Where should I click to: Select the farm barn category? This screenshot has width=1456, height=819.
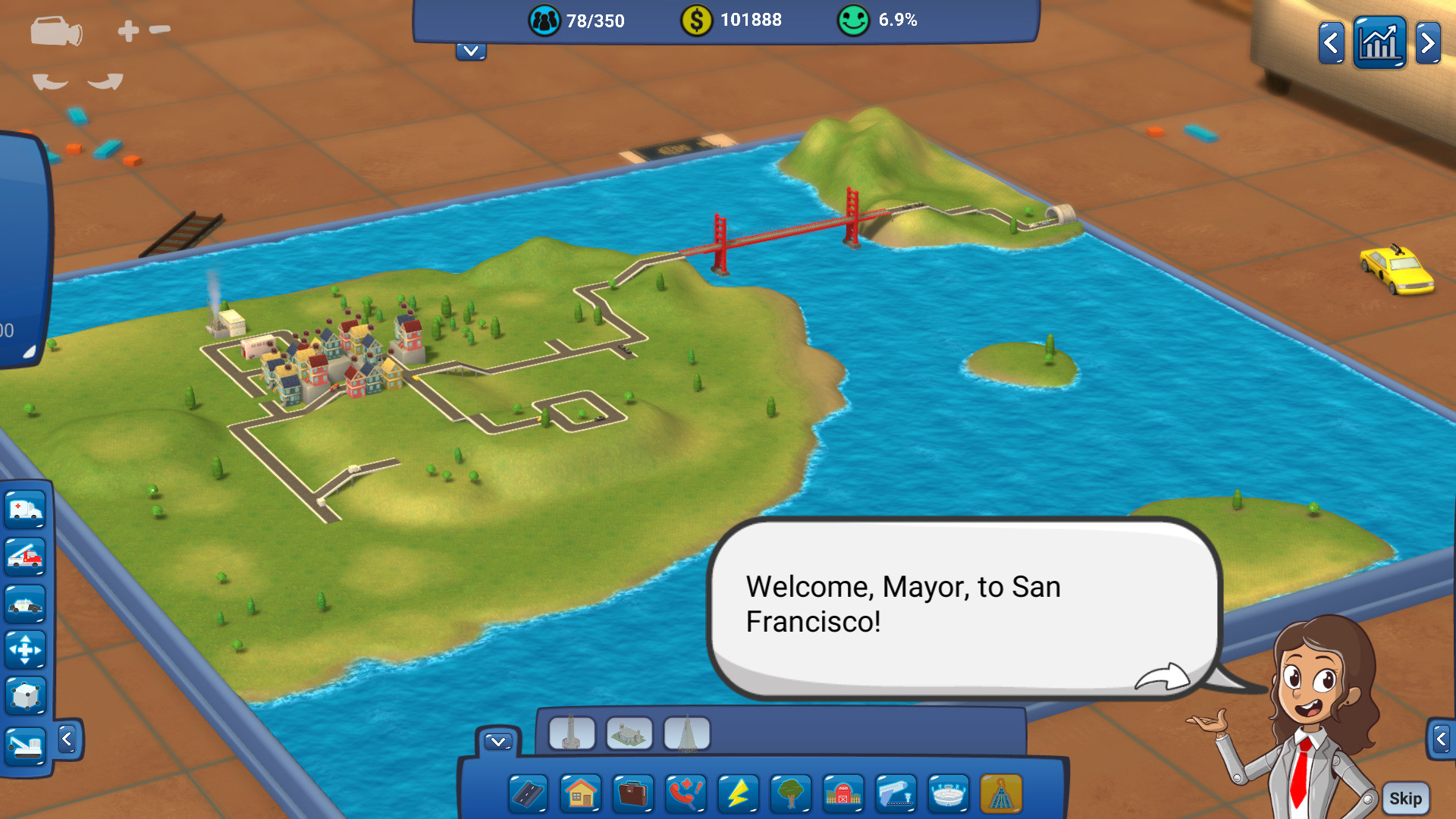coord(842,794)
